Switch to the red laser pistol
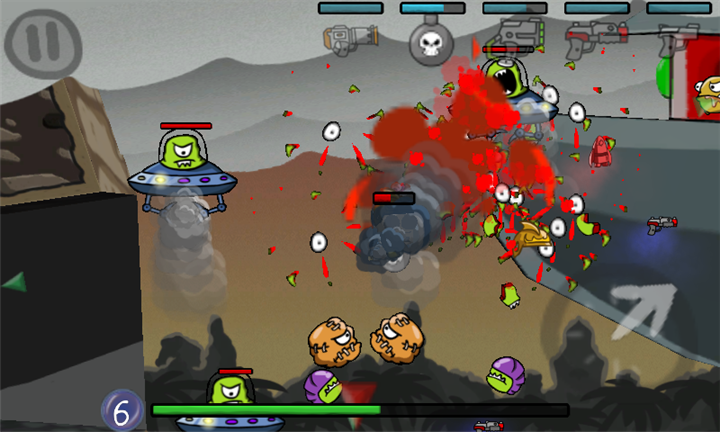The width and height of the screenshot is (720, 432). pos(594,40)
